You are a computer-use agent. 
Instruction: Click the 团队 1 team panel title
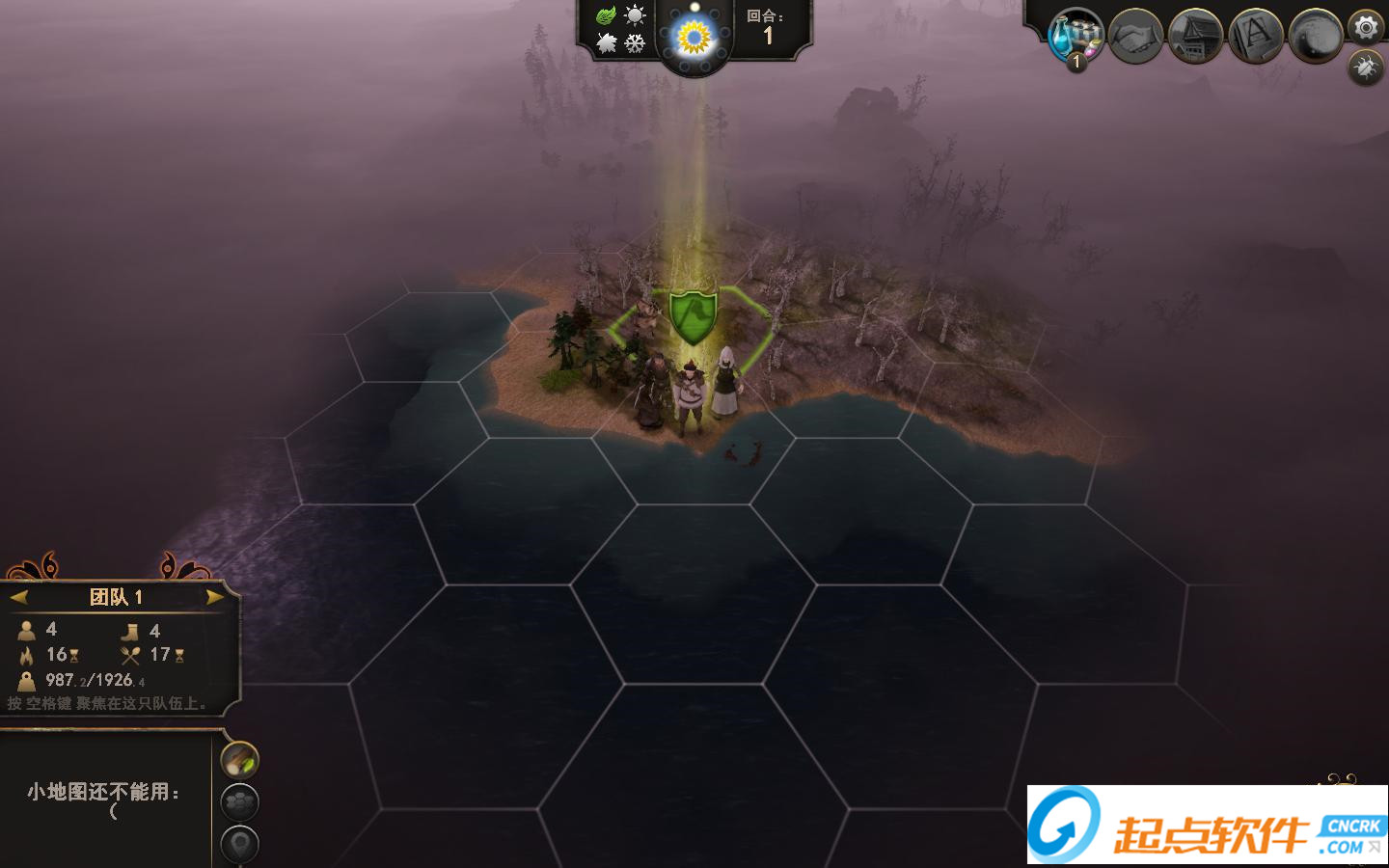(x=116, y=597)
